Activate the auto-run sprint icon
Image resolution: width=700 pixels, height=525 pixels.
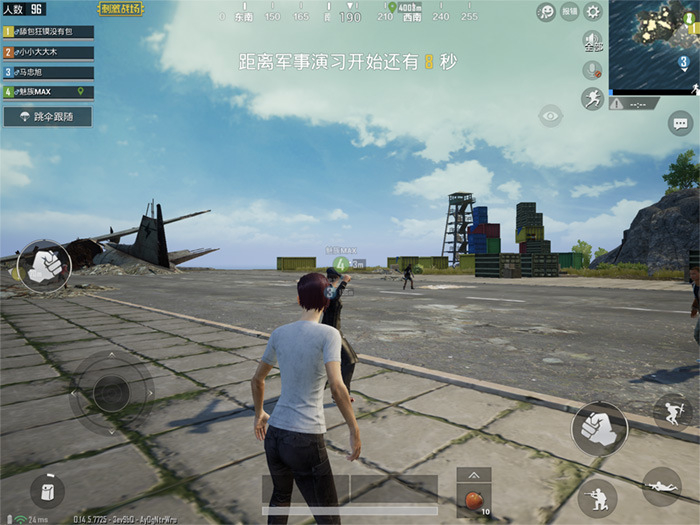click(592, 98)
